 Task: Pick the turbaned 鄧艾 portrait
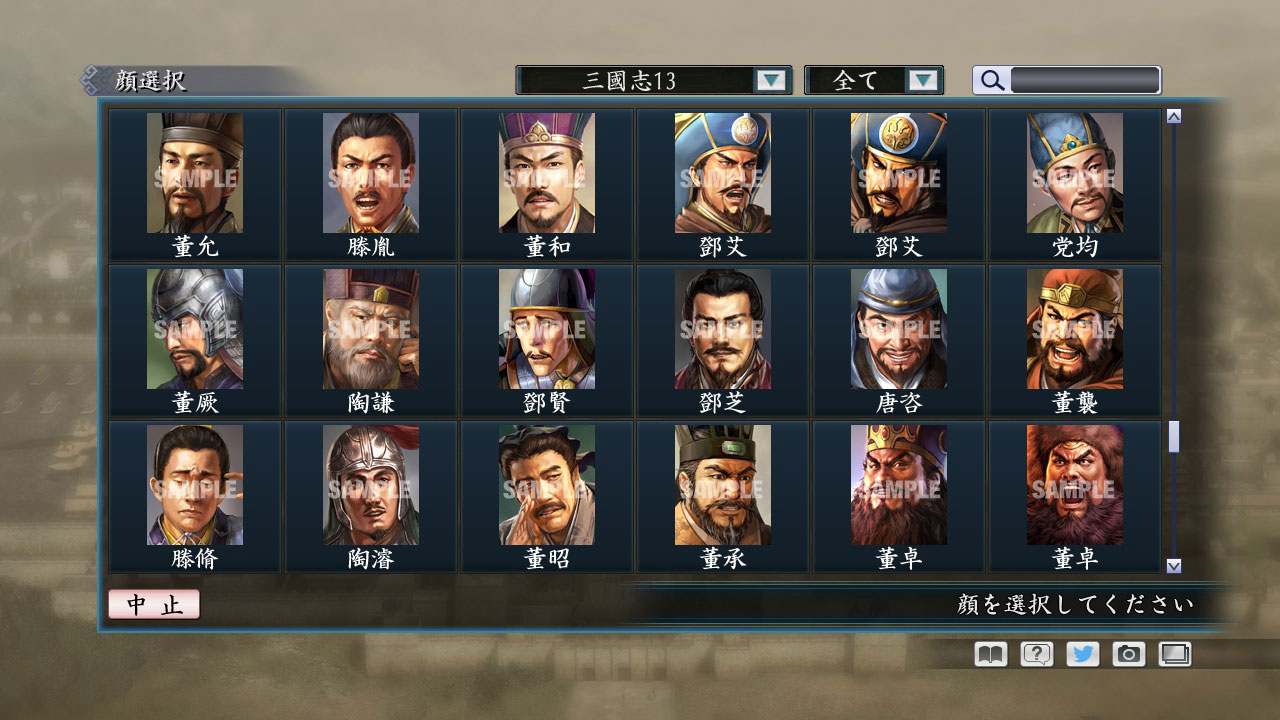(x=723, y=170)
